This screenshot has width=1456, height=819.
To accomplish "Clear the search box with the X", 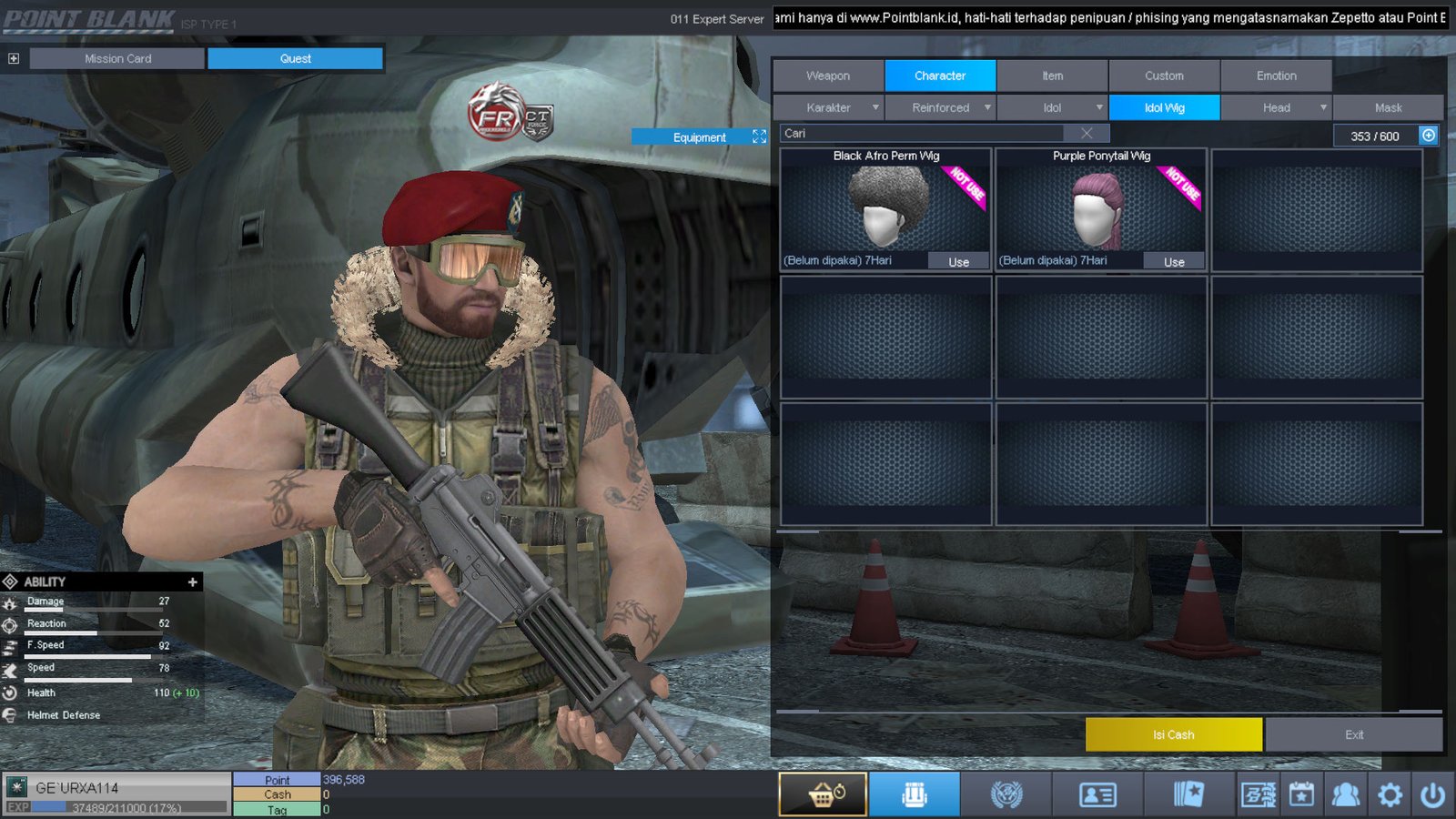I will point(1087,134).
